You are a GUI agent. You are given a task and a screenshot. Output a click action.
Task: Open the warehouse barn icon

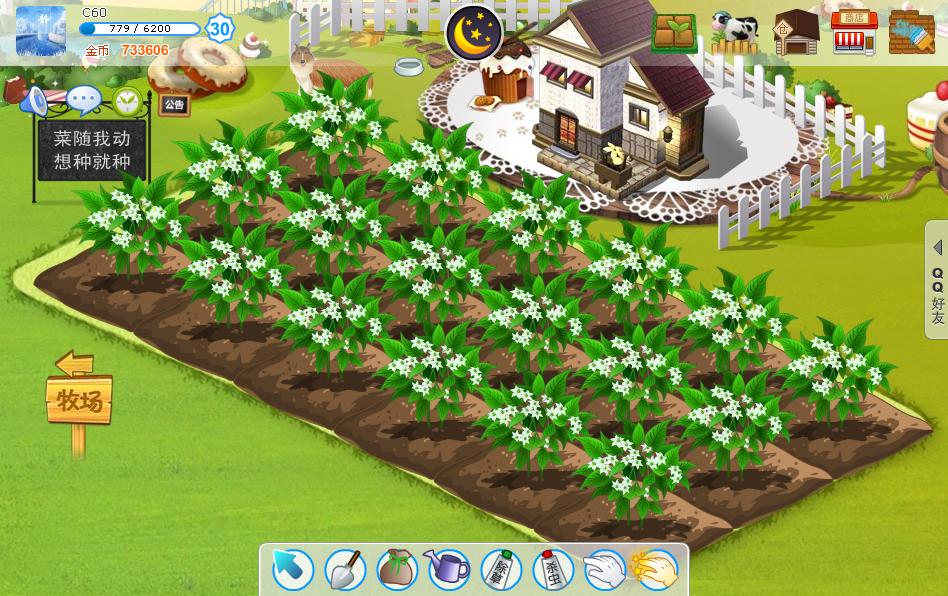(x=796, y=33)
